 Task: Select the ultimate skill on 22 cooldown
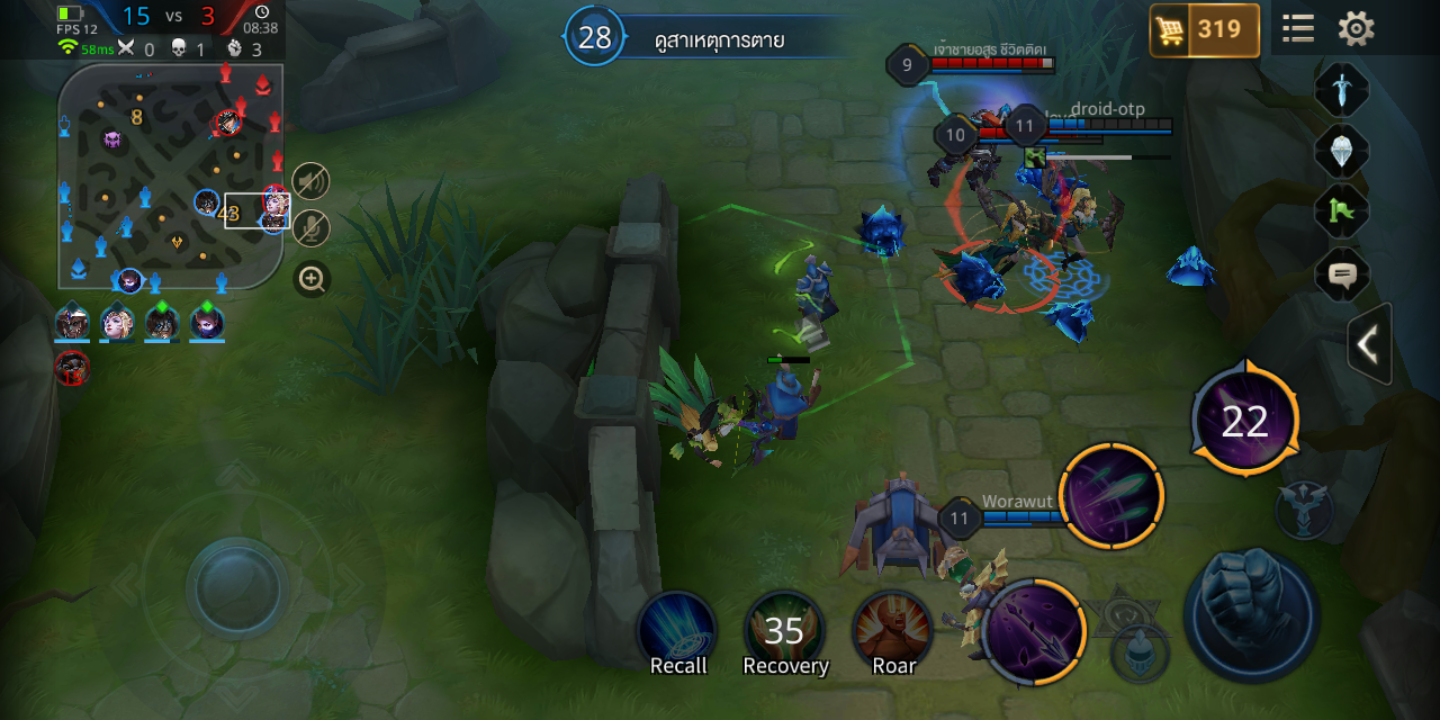coord(1245,422)
